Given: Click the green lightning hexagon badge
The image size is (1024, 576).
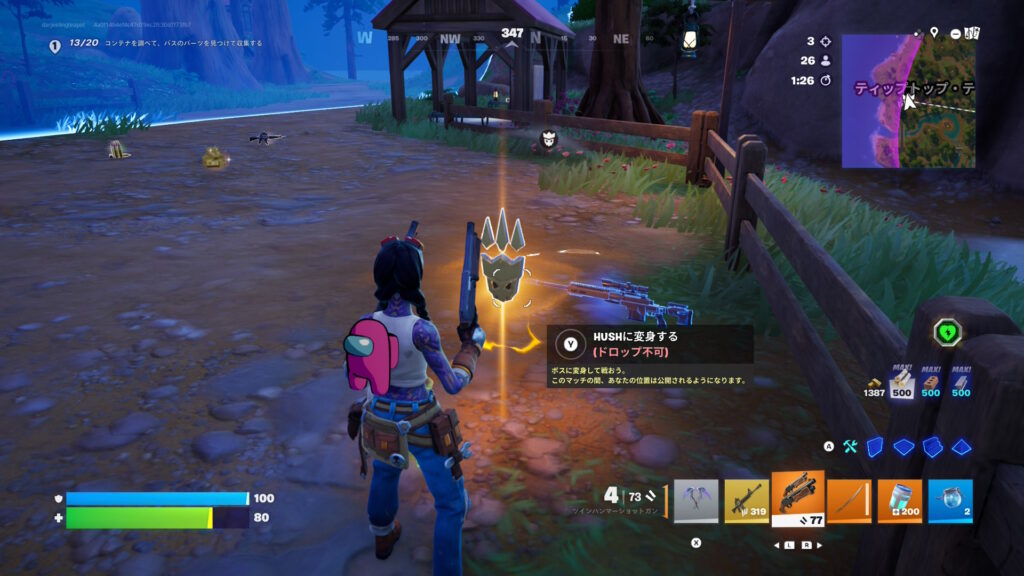Looking at the screenshot, I should (x=947, y=332).
